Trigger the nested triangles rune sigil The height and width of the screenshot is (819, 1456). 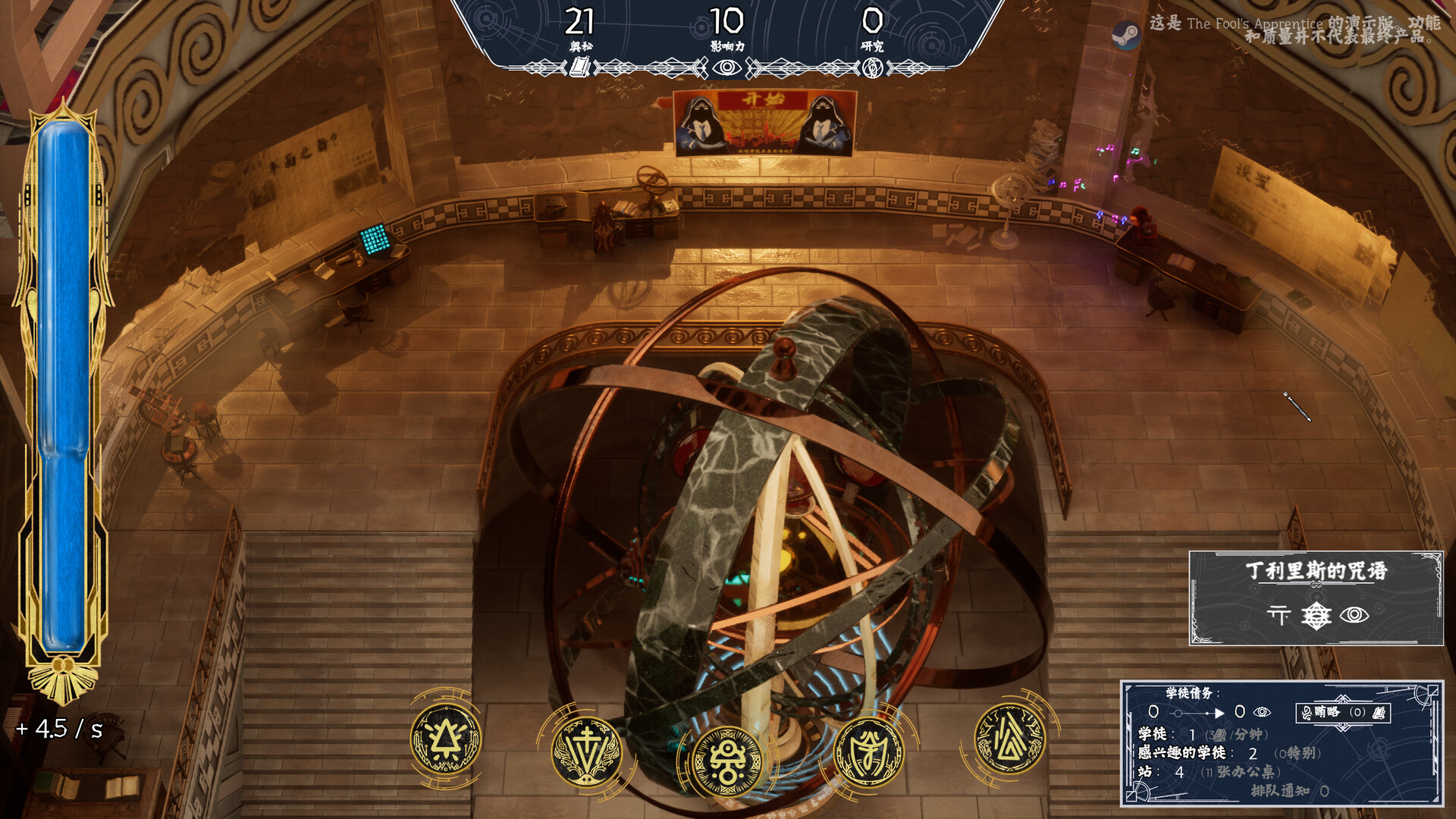click(1009, 739)
